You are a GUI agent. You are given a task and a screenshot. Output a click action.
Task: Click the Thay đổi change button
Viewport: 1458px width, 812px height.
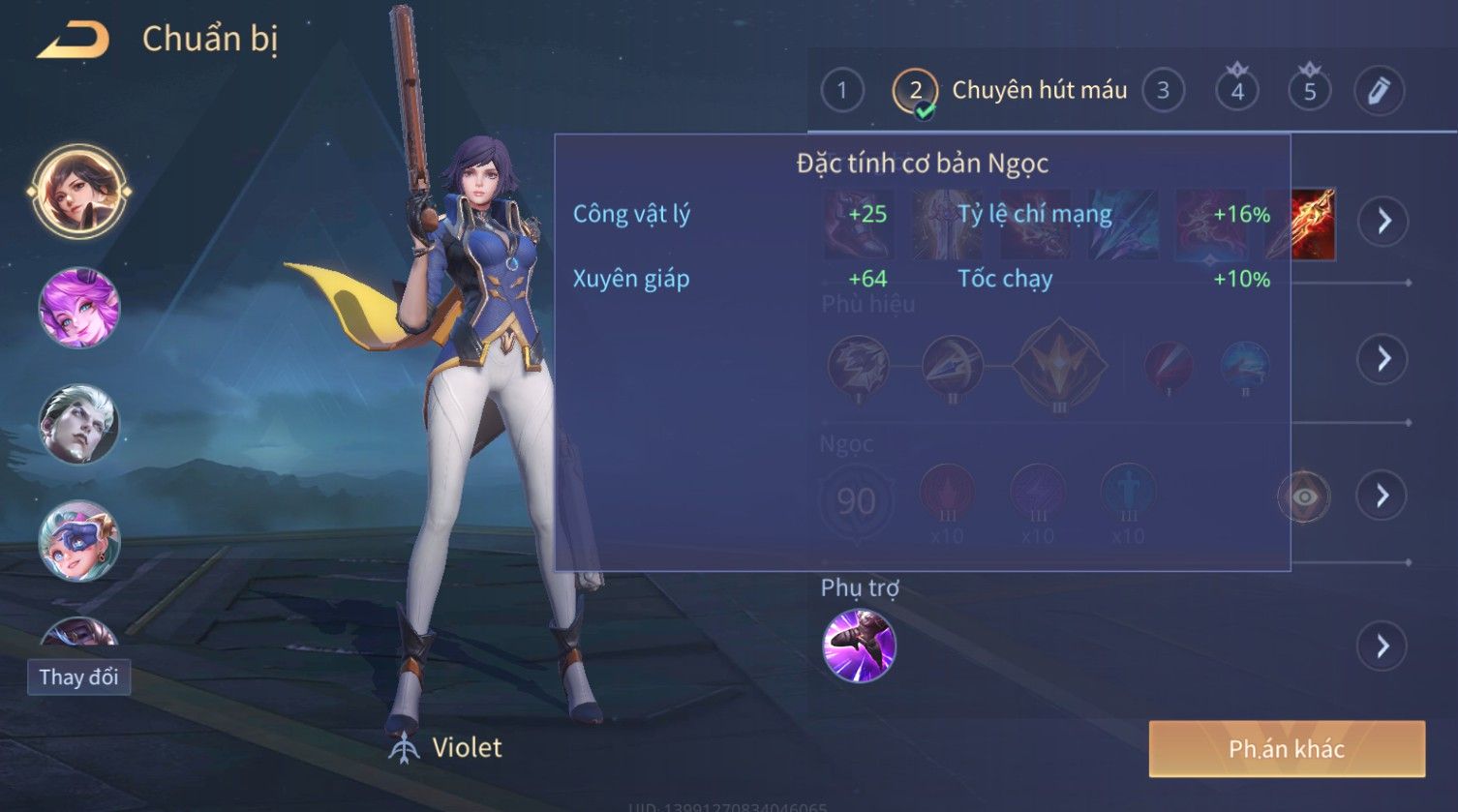coord(78,677)
